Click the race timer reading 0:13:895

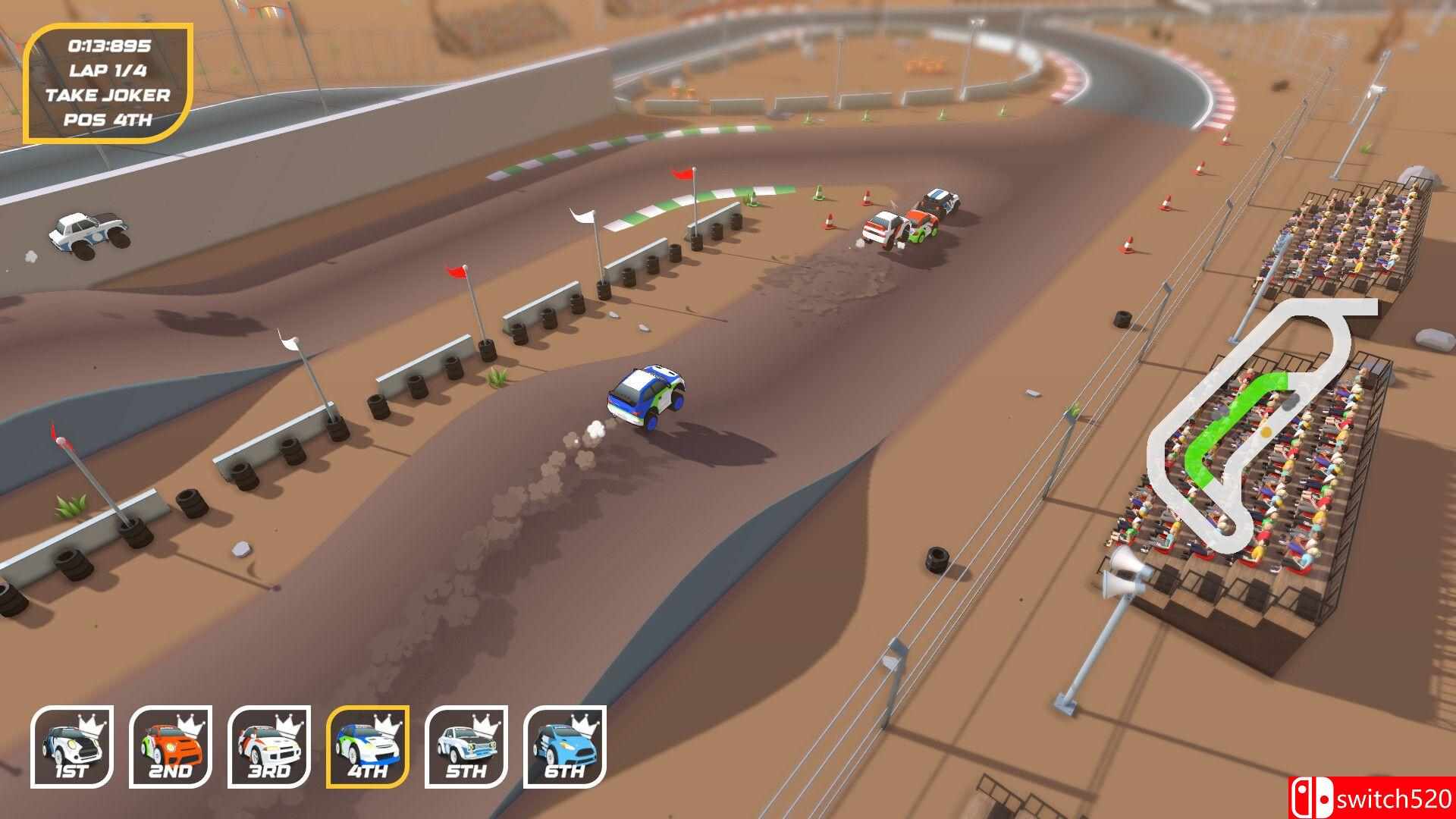point(111,47)
